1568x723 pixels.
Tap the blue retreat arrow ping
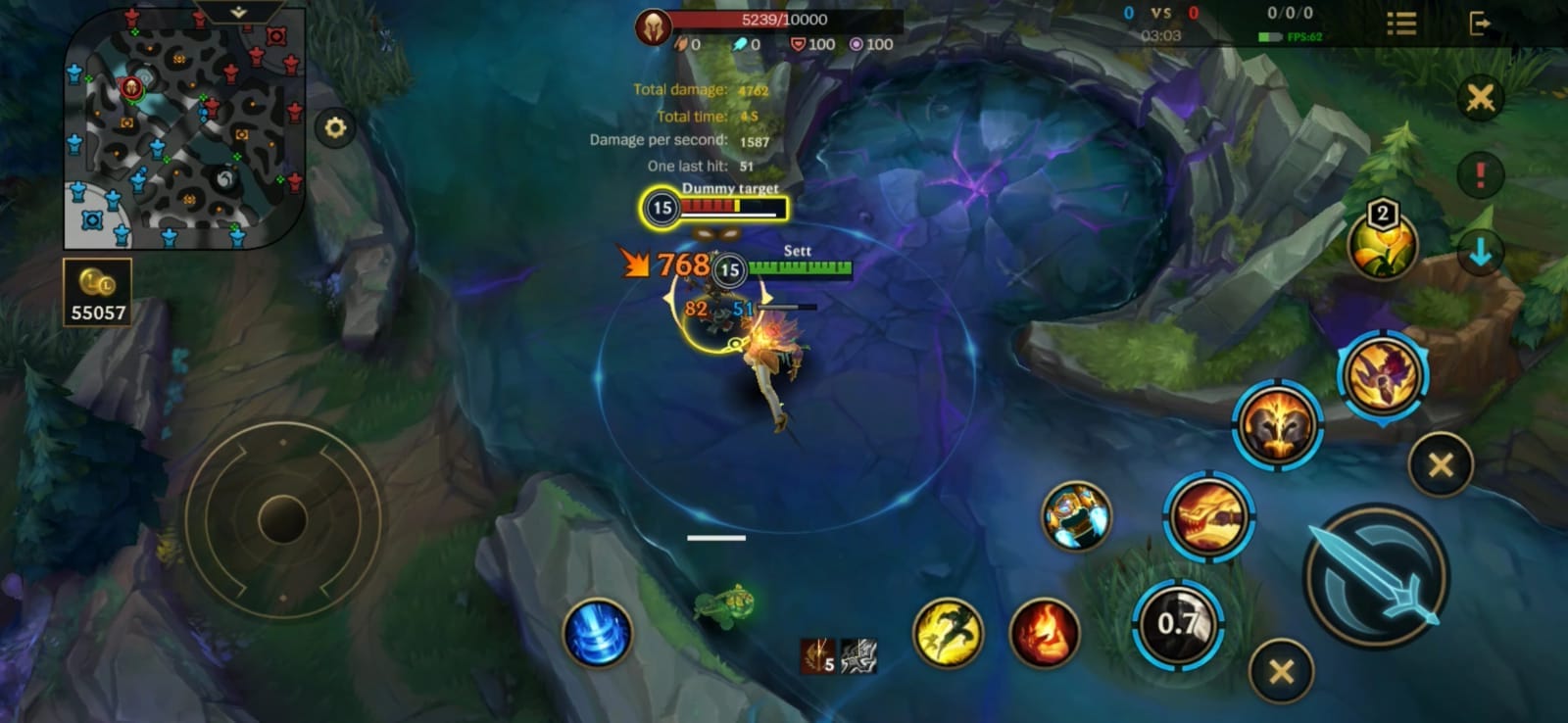point(1482,252)
